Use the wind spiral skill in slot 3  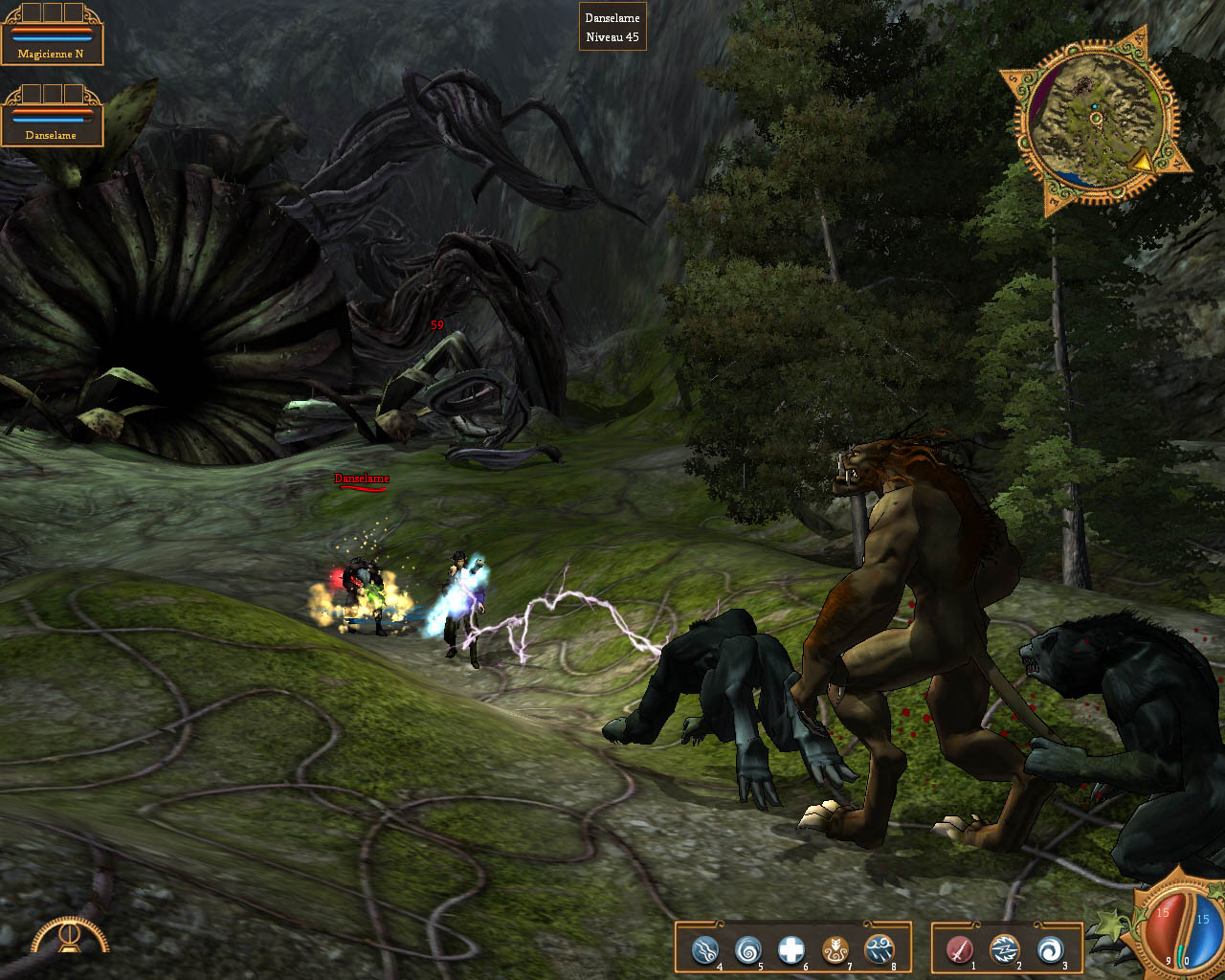click(x=1051, y=947)
